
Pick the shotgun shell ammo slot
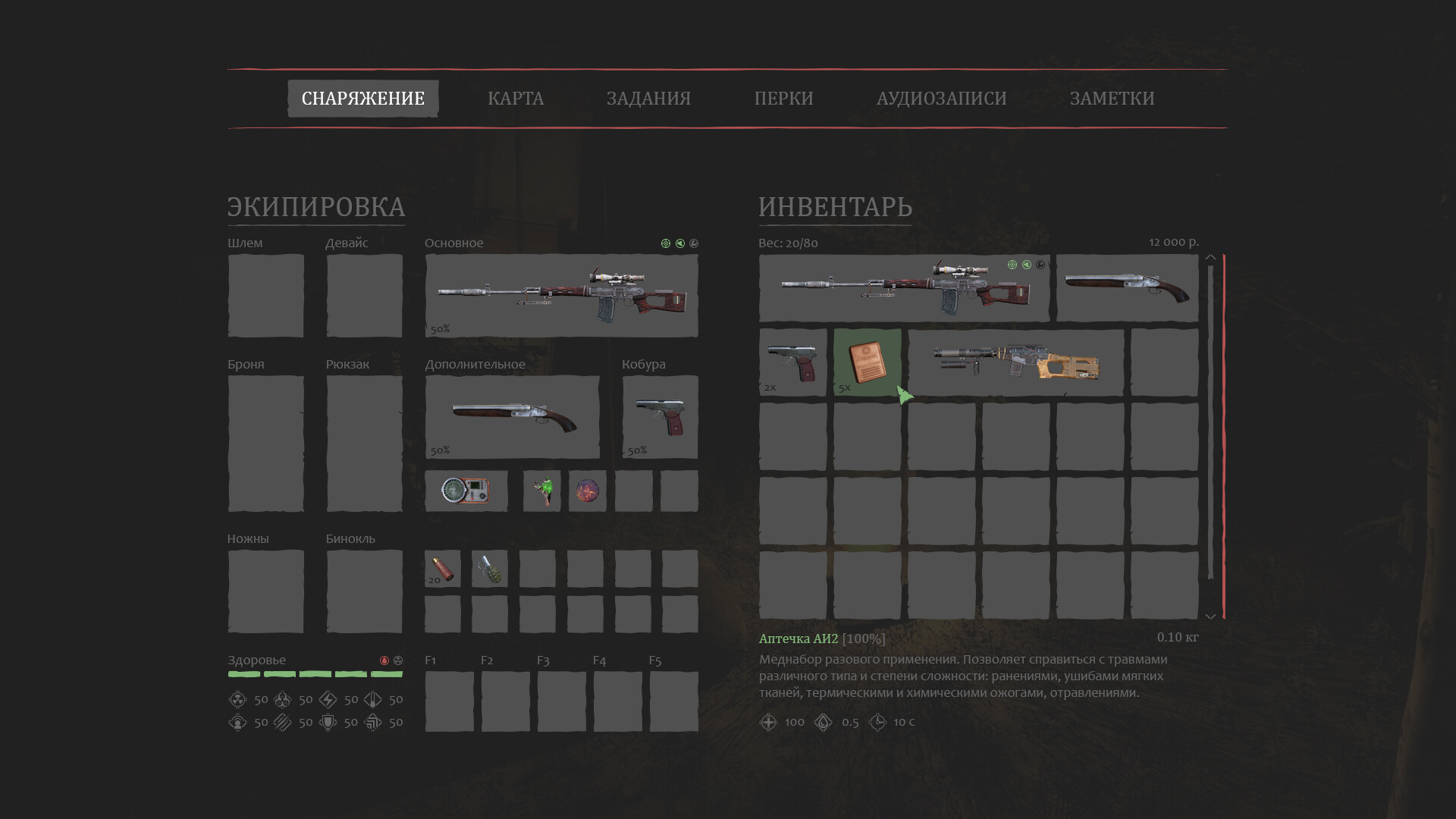[442, 569]
